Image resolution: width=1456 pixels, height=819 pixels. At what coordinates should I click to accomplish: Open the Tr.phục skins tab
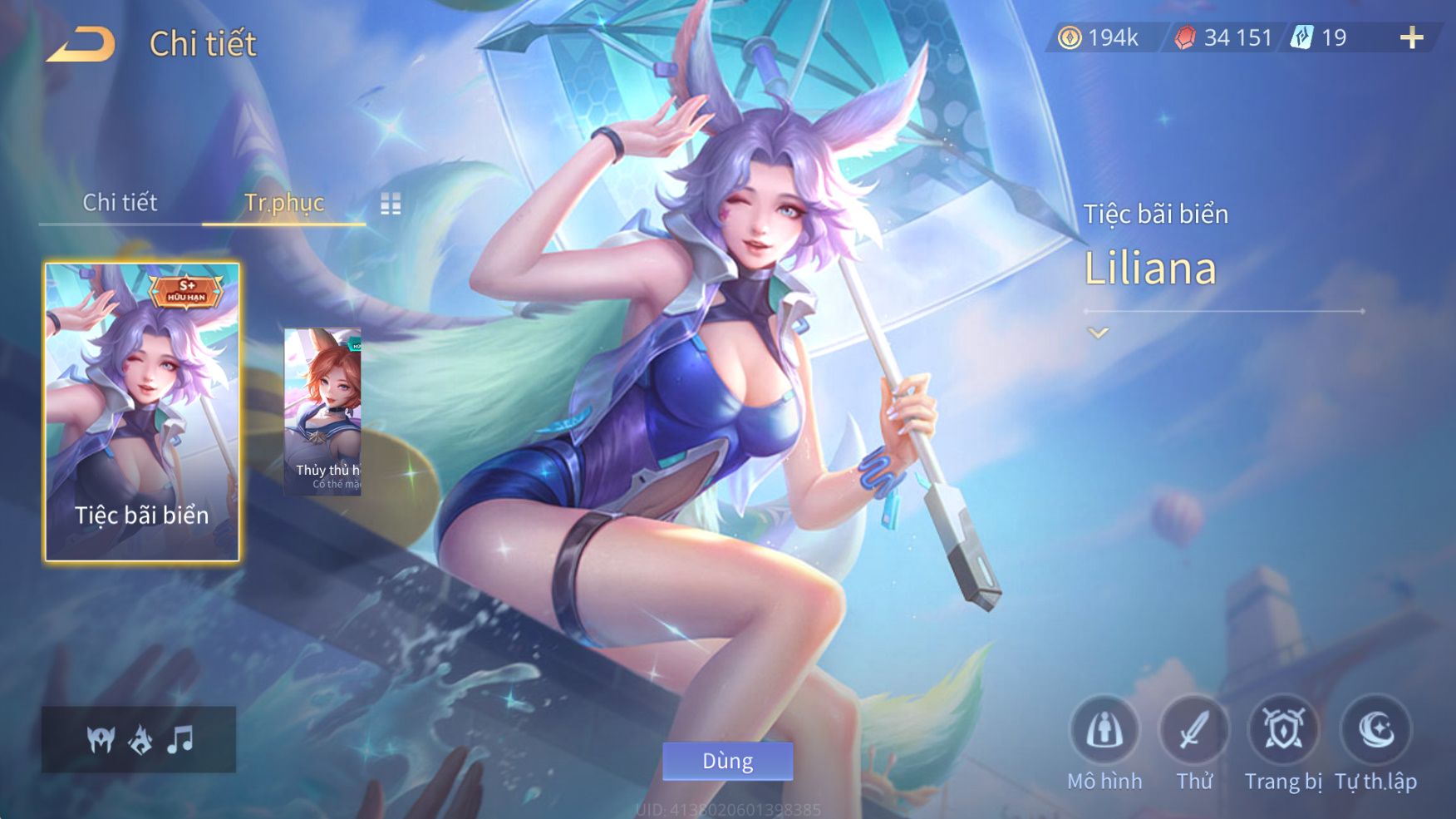284,202
